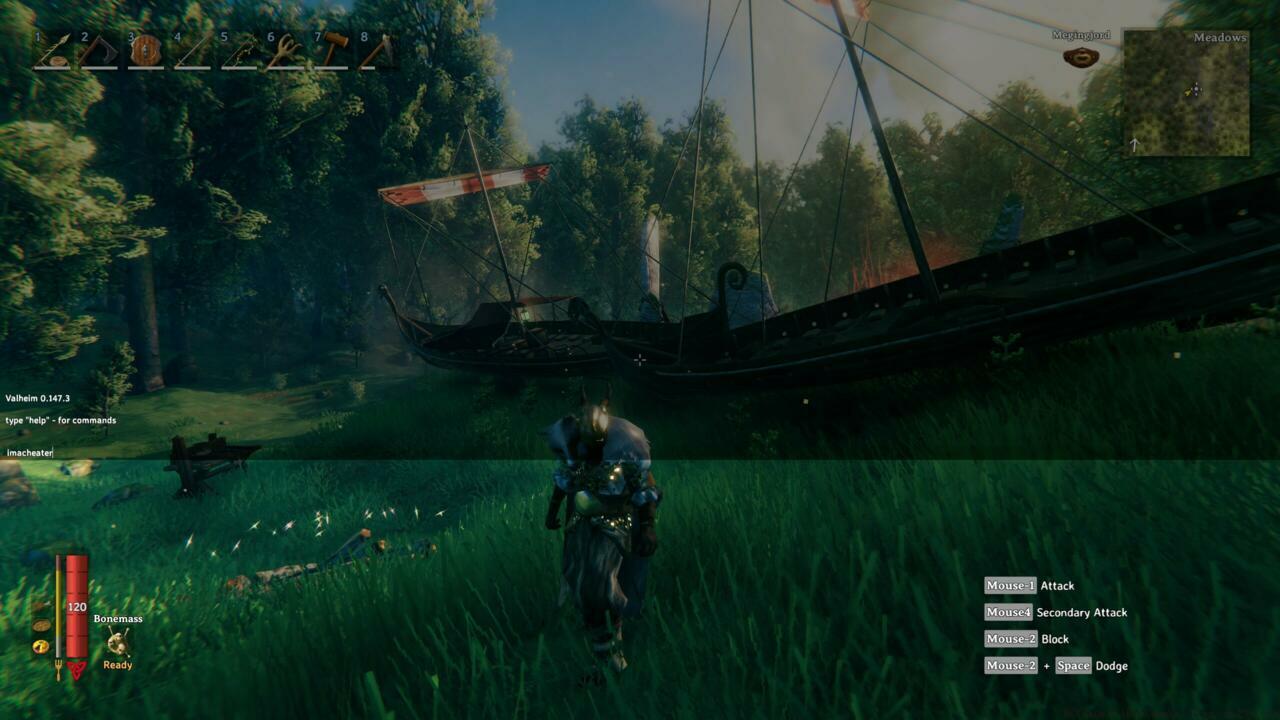This screenshot has width=1280, height=720.
Task: Click the fork icon below the stamina bar
Action: [x=58, y=668]
